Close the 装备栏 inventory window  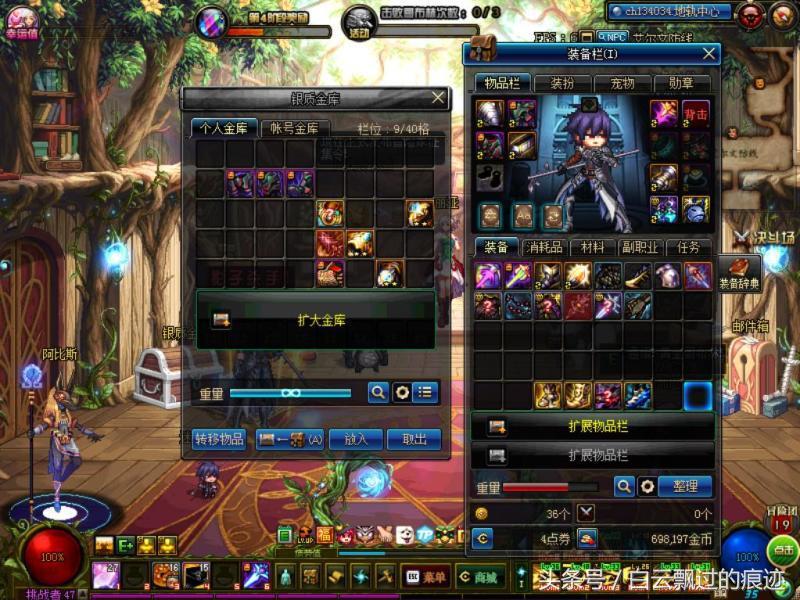pyautogui.click(x=709, y=54)
